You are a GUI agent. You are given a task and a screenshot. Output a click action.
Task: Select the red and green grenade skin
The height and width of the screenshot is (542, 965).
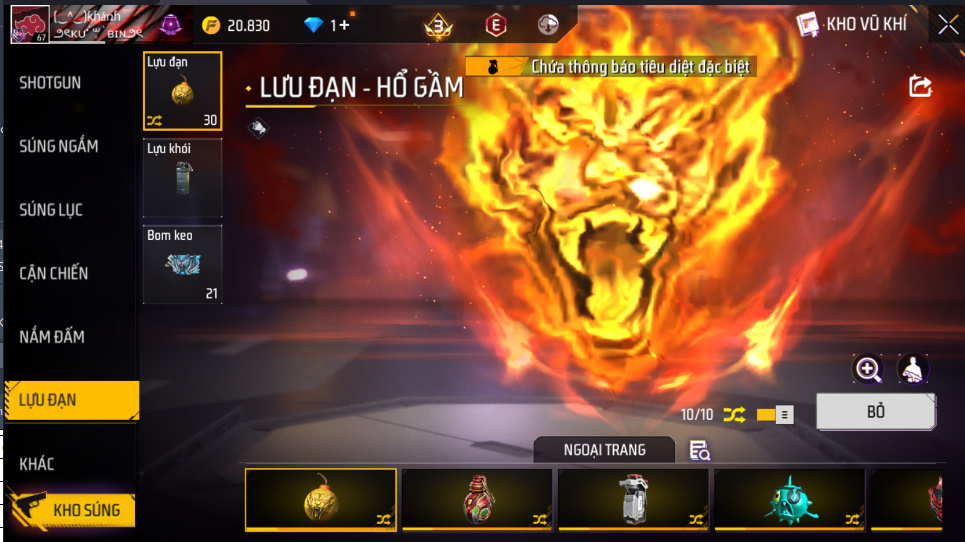pyautogui.click(x=477, y=498)
